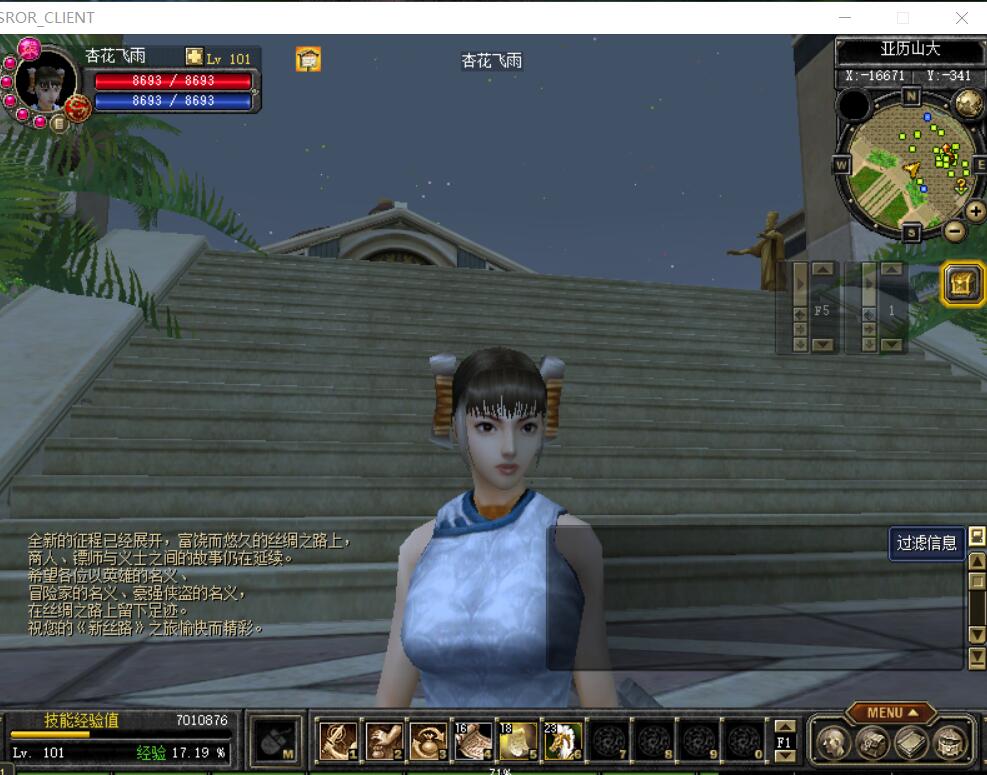The width and height of the screenshot is (987, 775).
Task: Open the gold-framed treasure chest button
Action: 962,284
